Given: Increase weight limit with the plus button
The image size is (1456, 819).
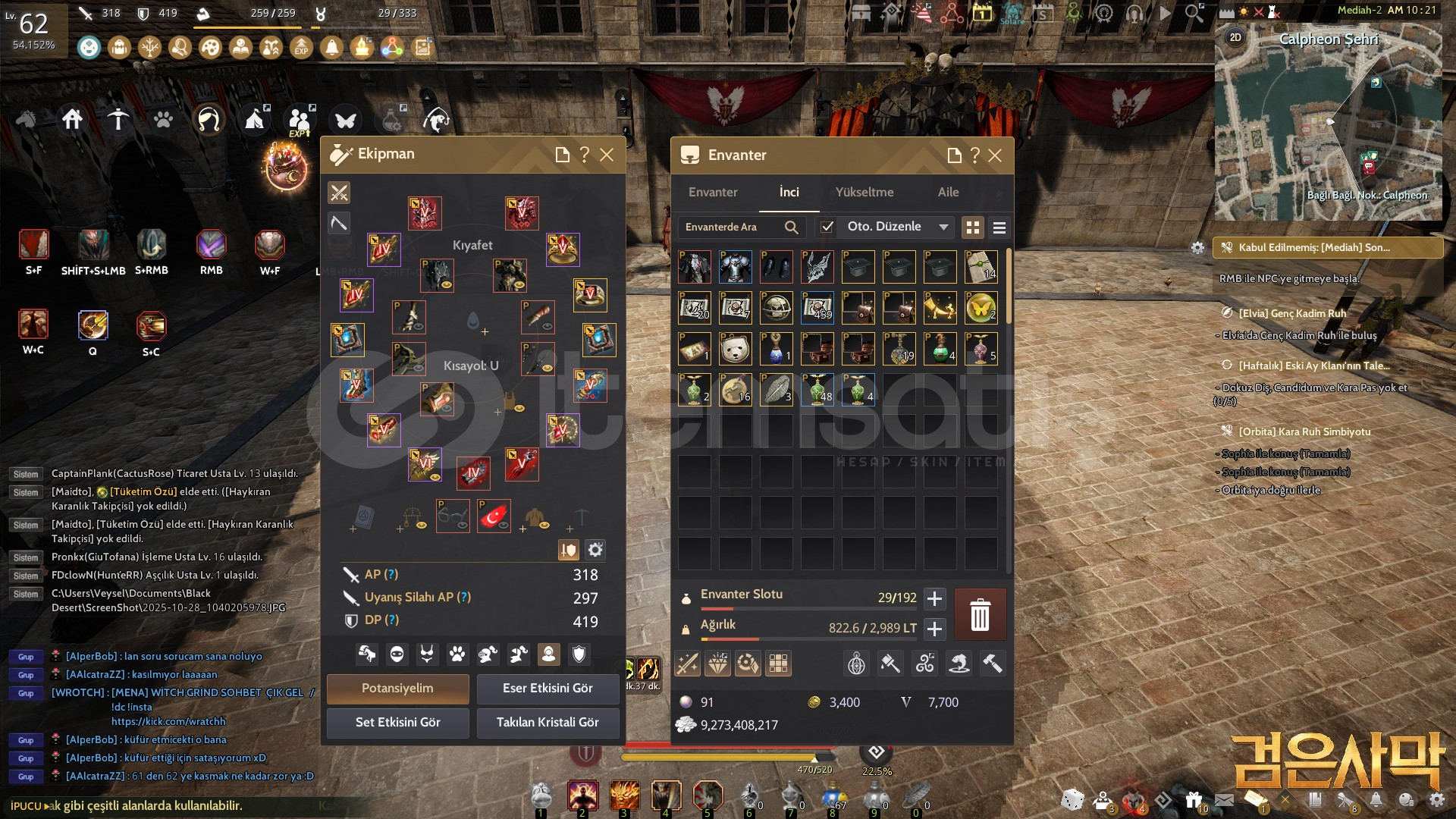Looking at the screenshot, I should [x=934, y=629].
